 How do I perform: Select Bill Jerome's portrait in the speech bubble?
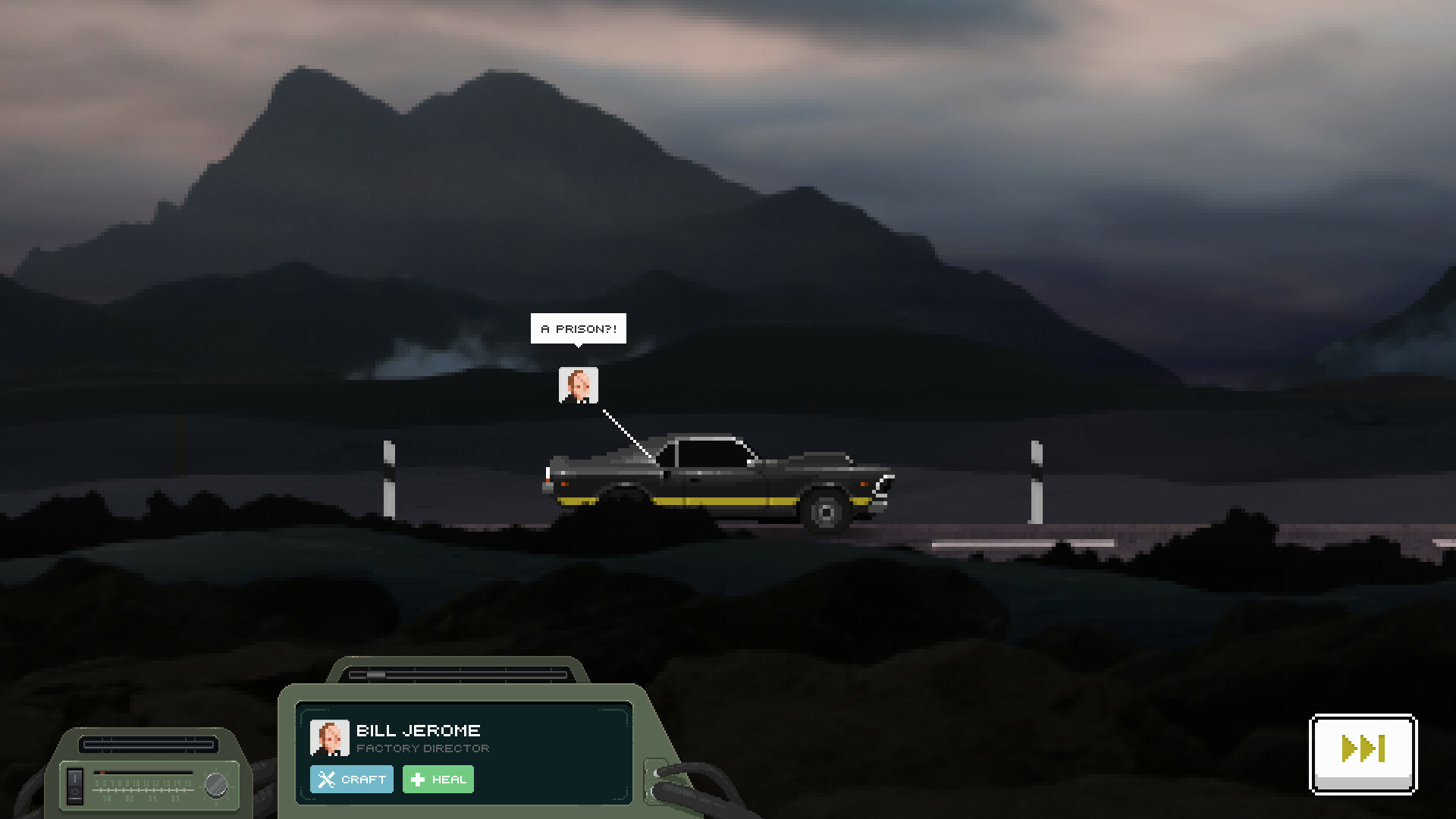tap(579, 386)
